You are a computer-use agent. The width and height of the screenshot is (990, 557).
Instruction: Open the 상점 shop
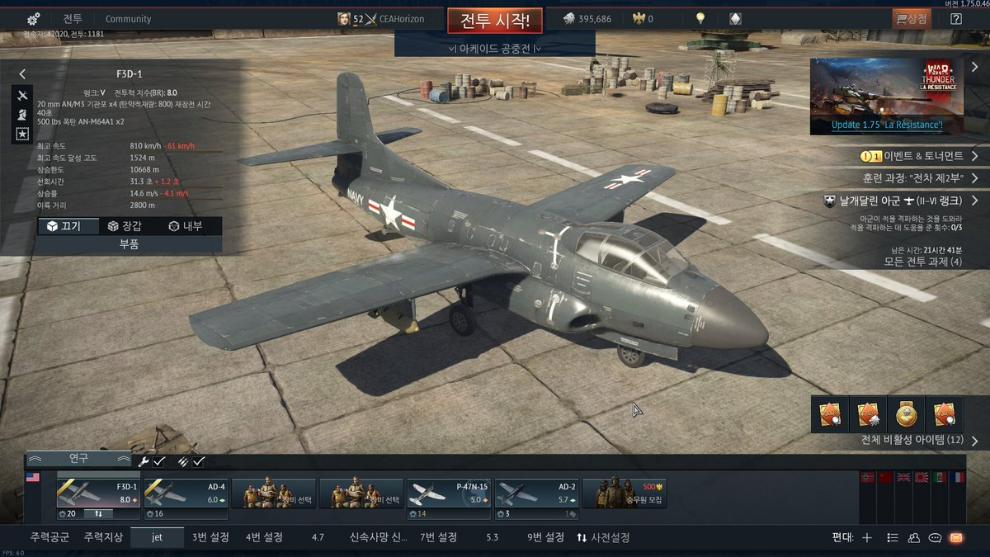(x=911, y=19)
